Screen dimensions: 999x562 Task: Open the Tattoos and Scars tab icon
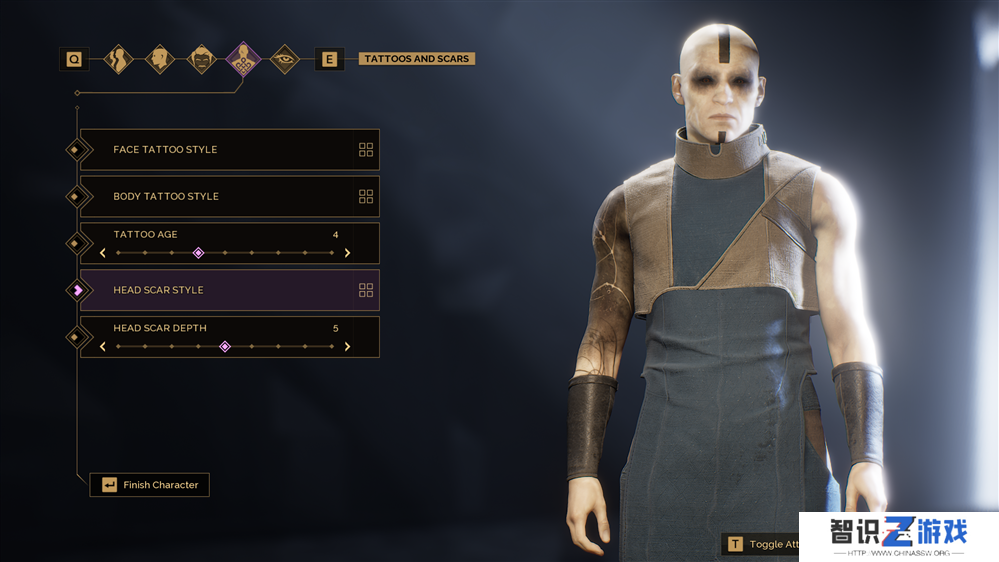(243, 59)
